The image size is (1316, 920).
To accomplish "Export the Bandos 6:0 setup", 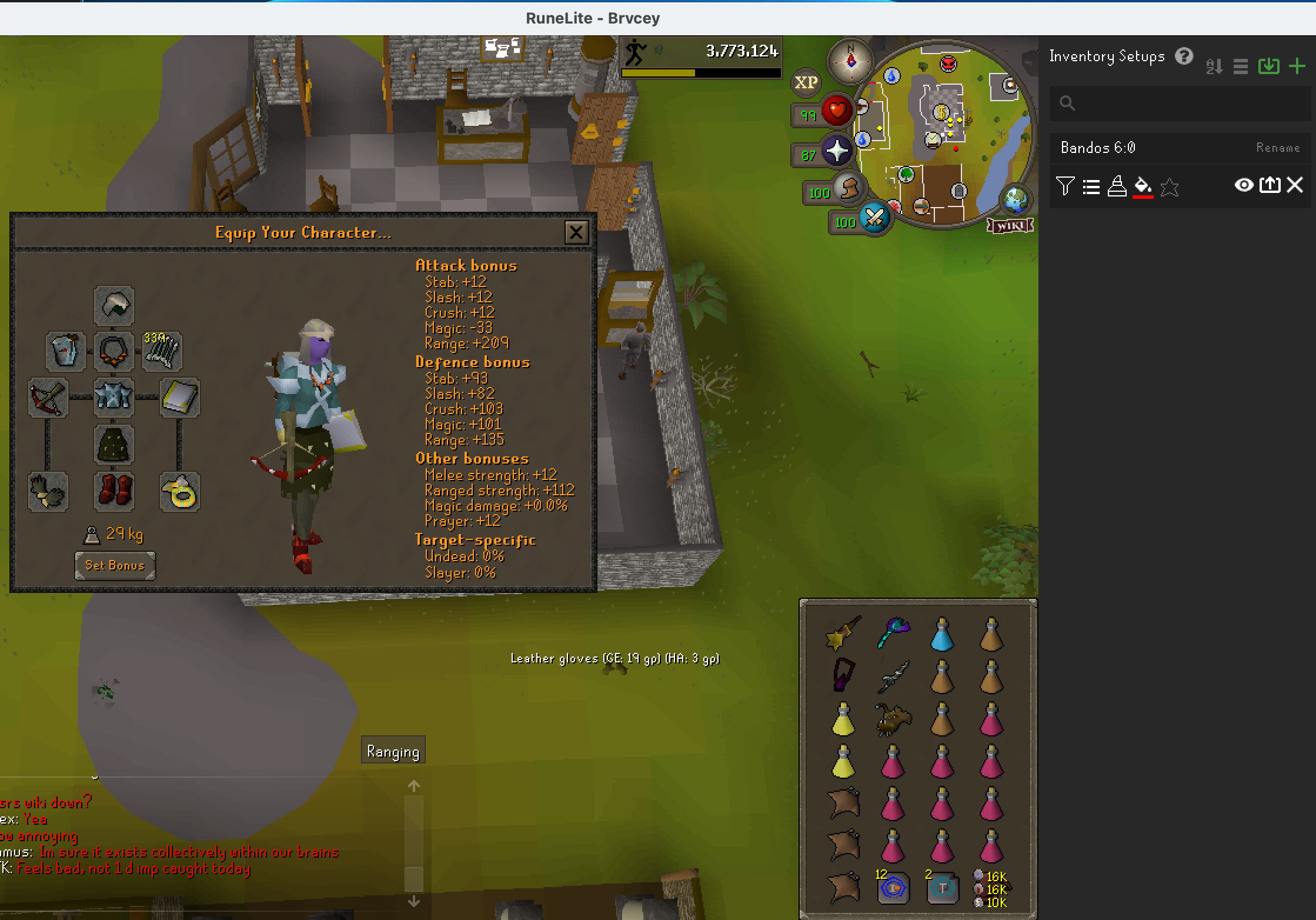I will (1270, 185).
